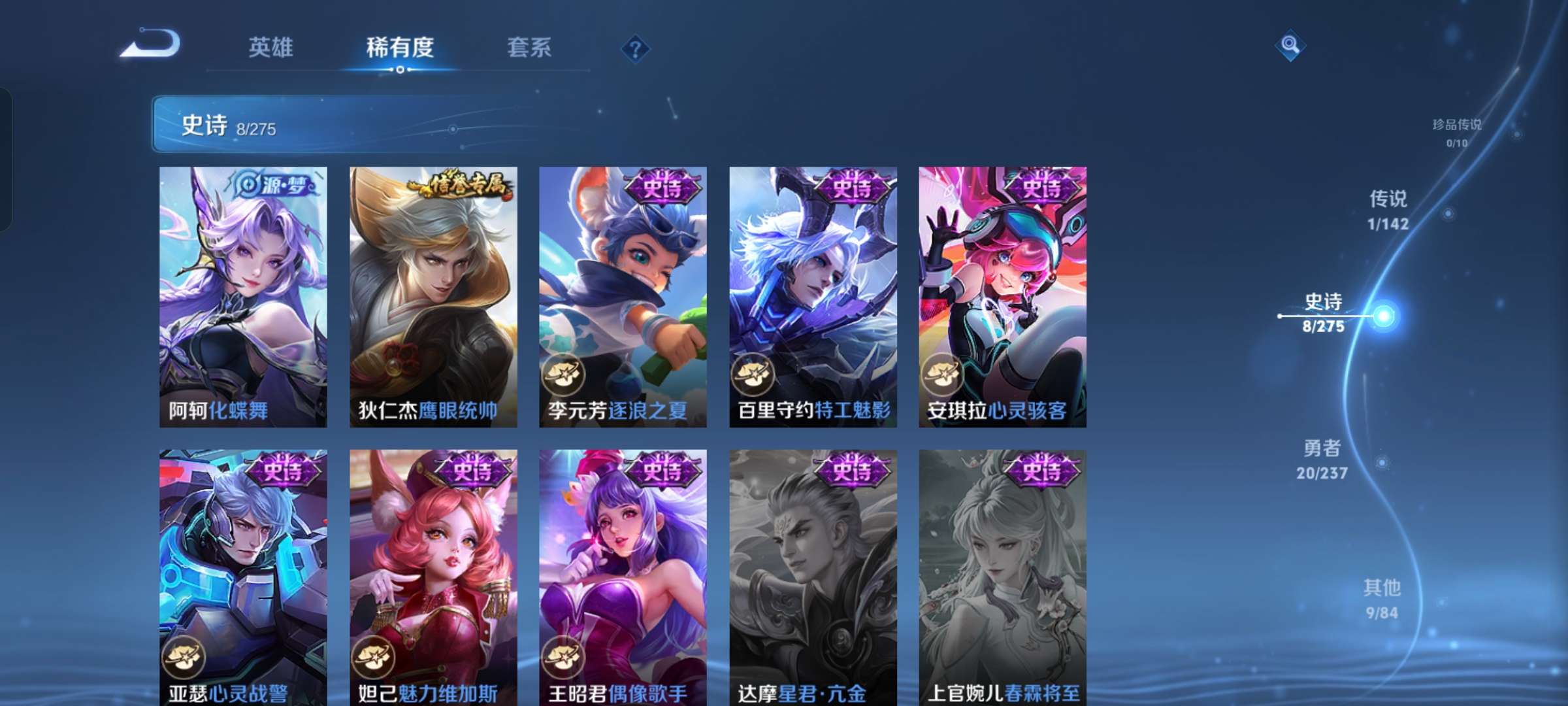Open the question mark help icon

tap(637, 48)
